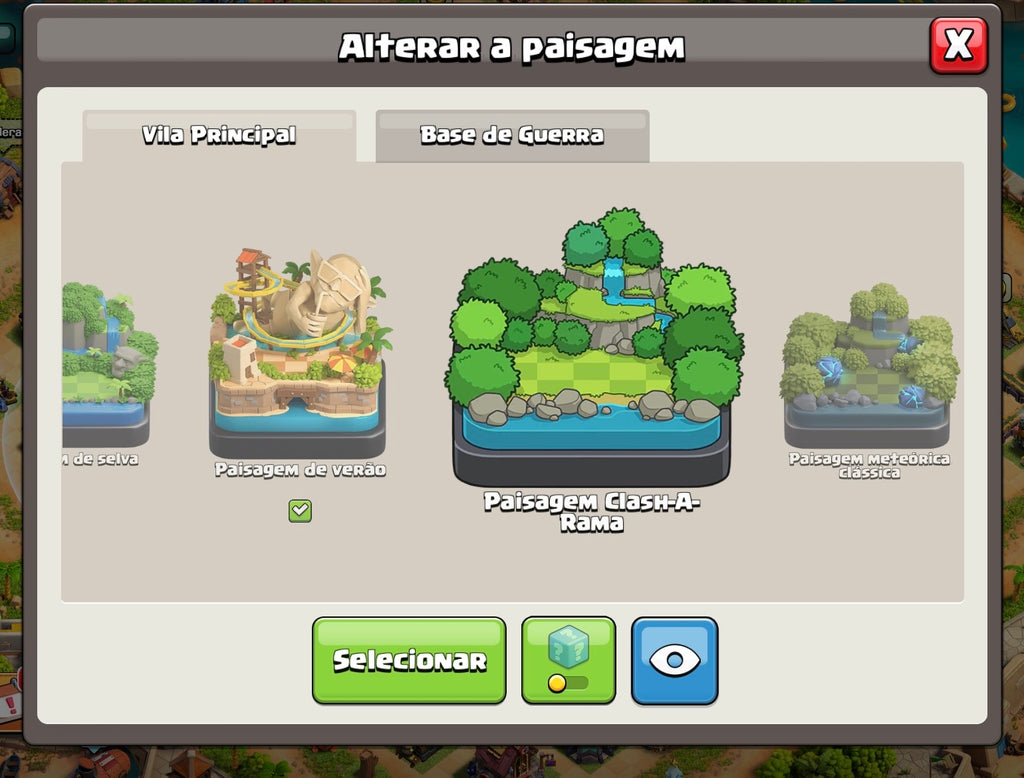Screen dimensions: 1024x778
Task: Preview the scenery with the eye button
Action: tap(674, 660)
